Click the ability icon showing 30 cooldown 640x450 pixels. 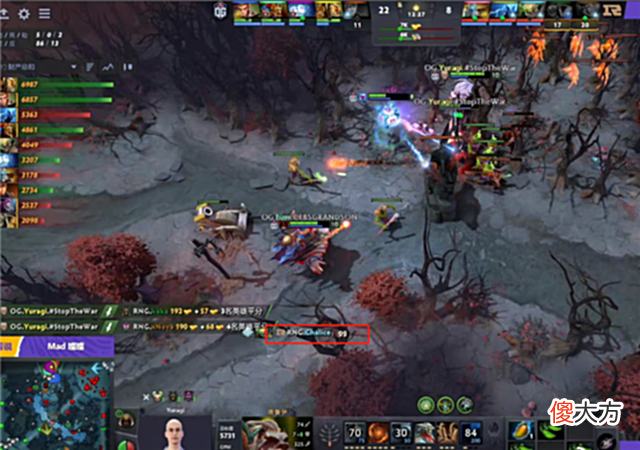[x=403, y=432]
